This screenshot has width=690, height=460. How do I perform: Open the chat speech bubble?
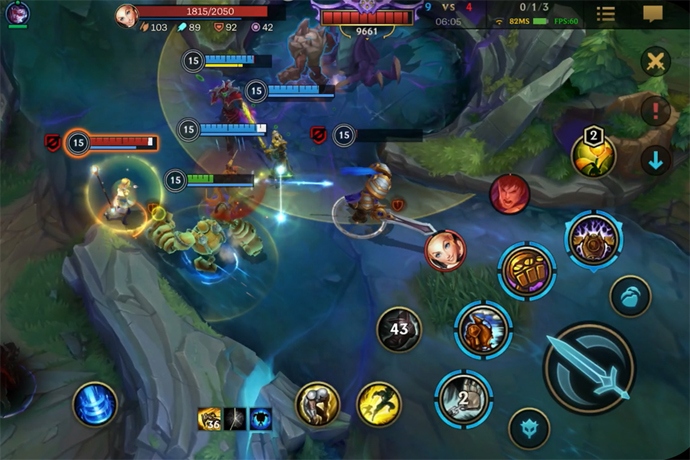653,14
